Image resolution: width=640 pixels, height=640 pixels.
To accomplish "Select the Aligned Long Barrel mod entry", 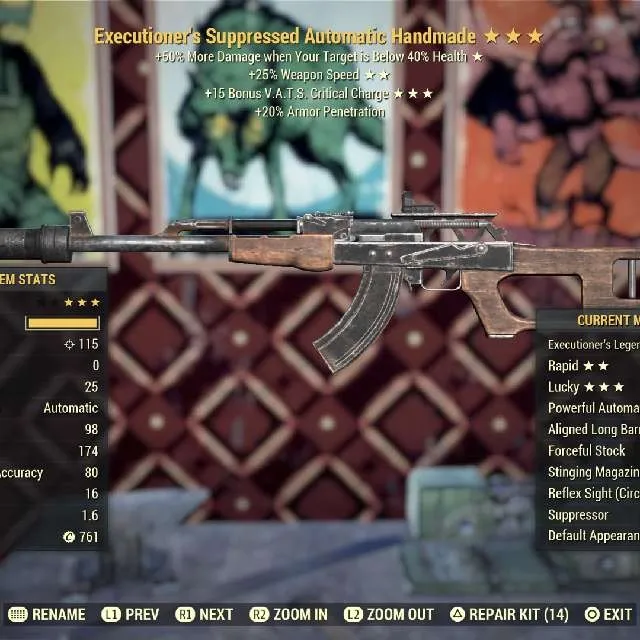I will tap(592, 430).
